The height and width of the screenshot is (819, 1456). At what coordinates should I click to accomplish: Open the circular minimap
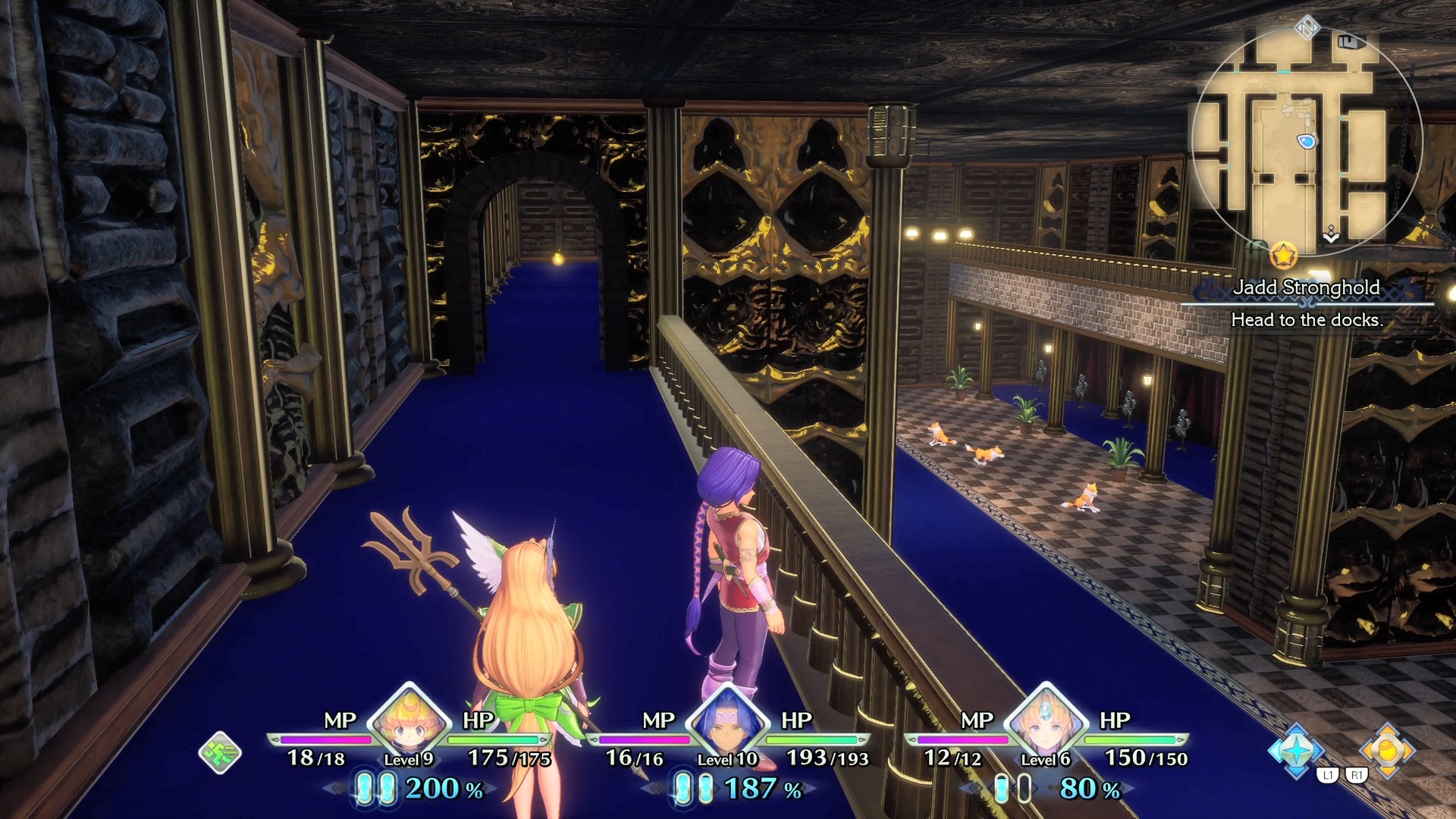pos(1306,140)
